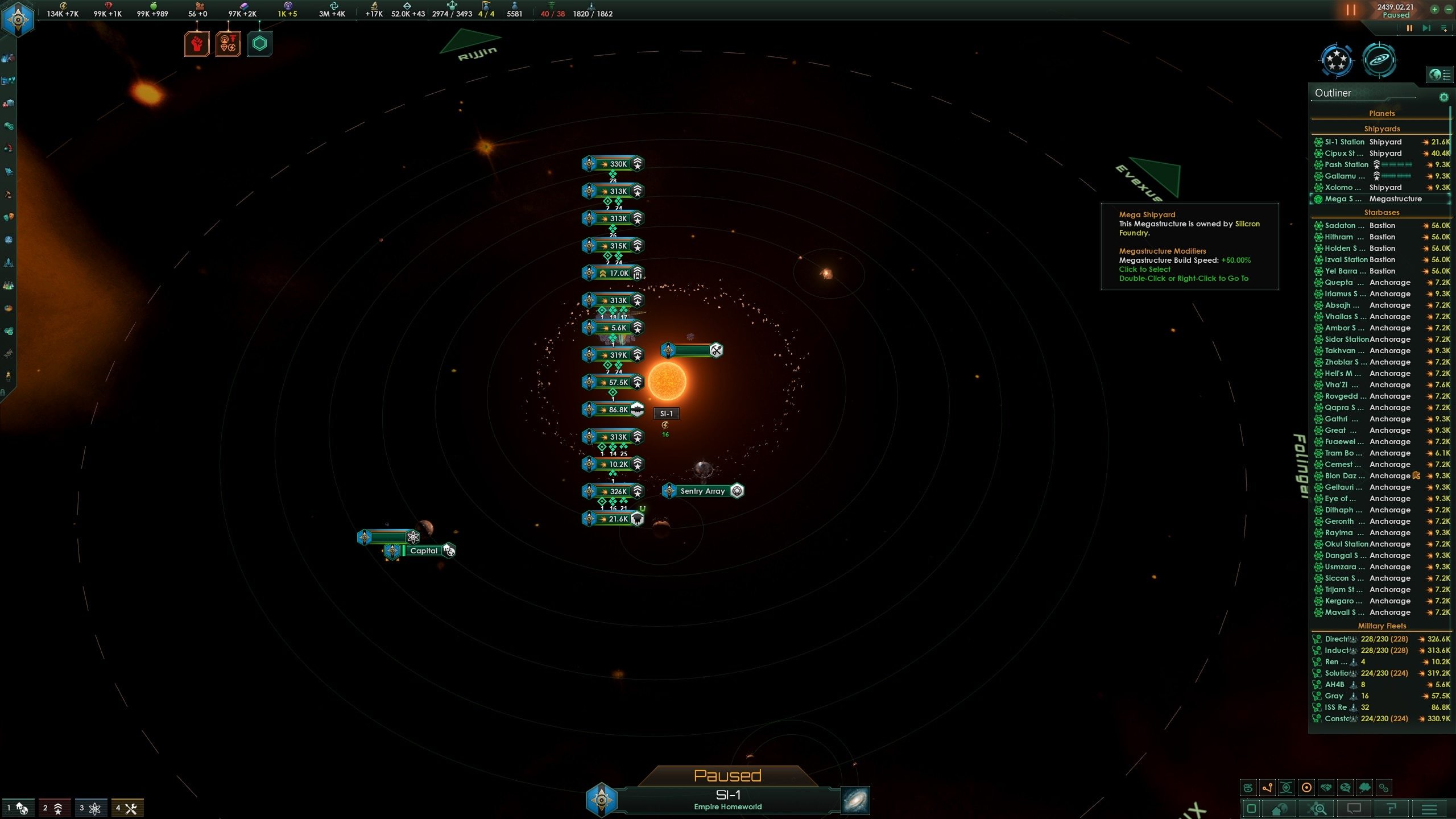The height and width of the screenshot is (819, 1456).
Task: Toggle the diplomatic handshake map mode
Action: [x=1326, y=788]
